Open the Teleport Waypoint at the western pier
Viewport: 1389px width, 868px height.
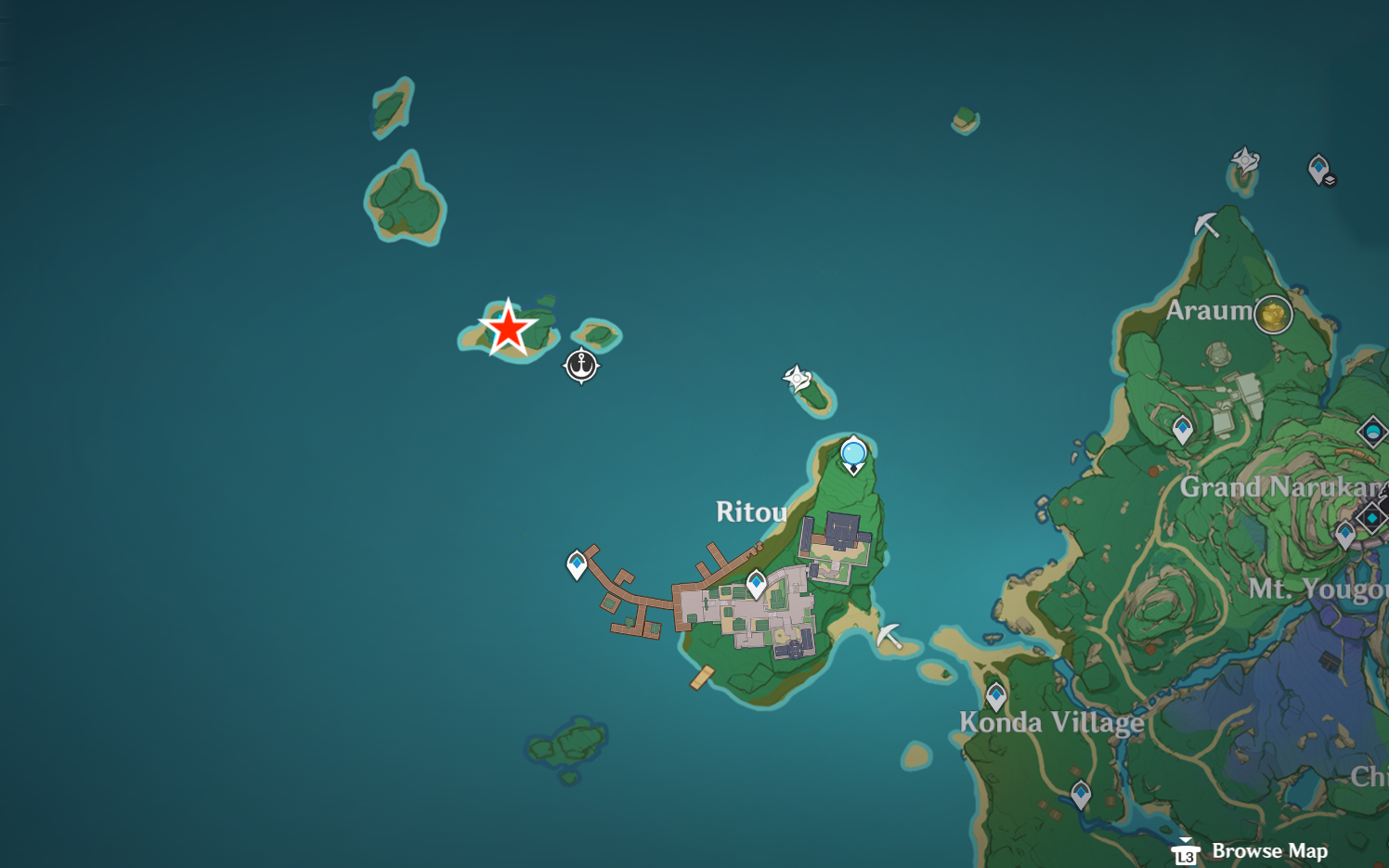tap(576, 563)
